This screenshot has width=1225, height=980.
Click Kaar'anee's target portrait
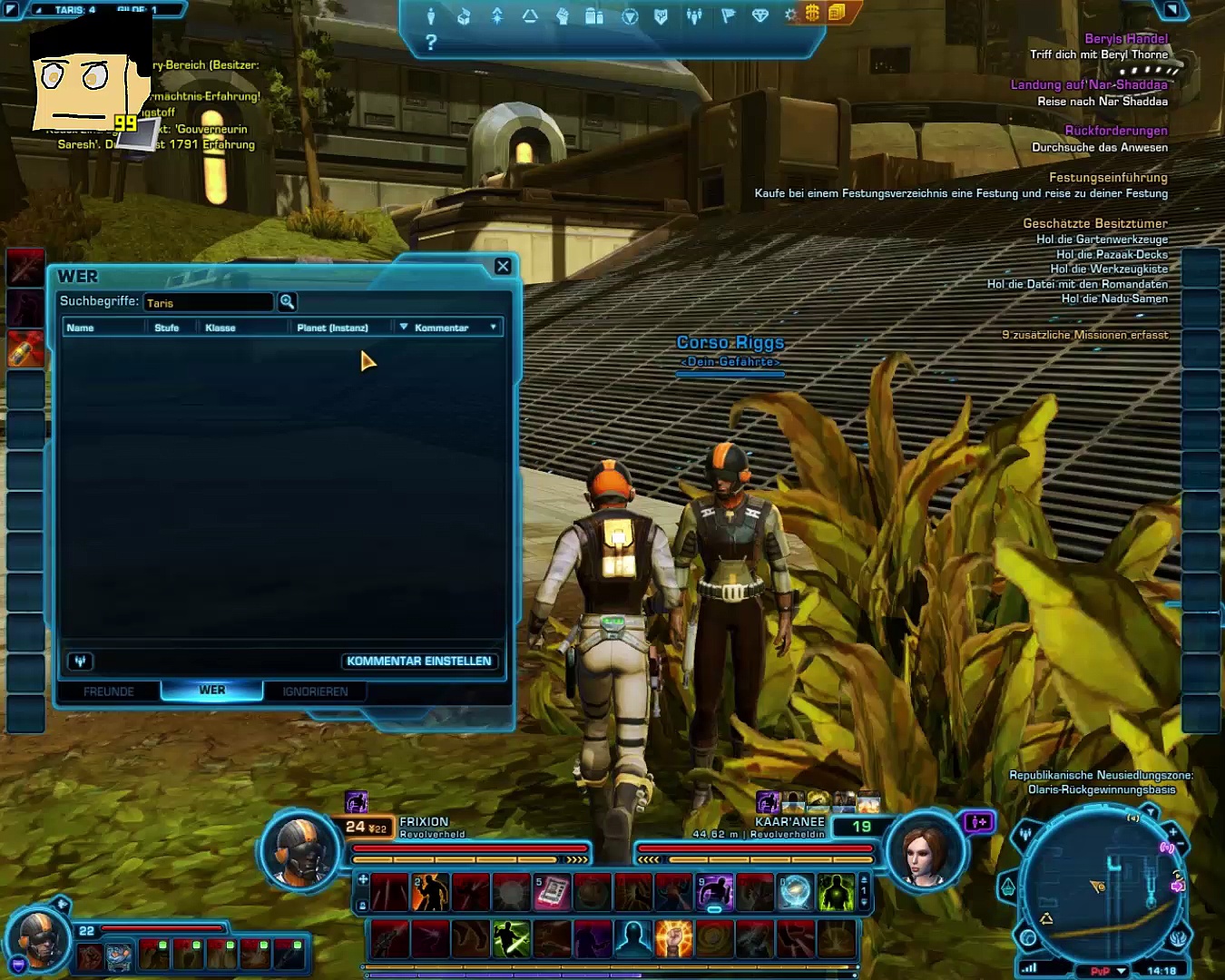tap(924, 849)
